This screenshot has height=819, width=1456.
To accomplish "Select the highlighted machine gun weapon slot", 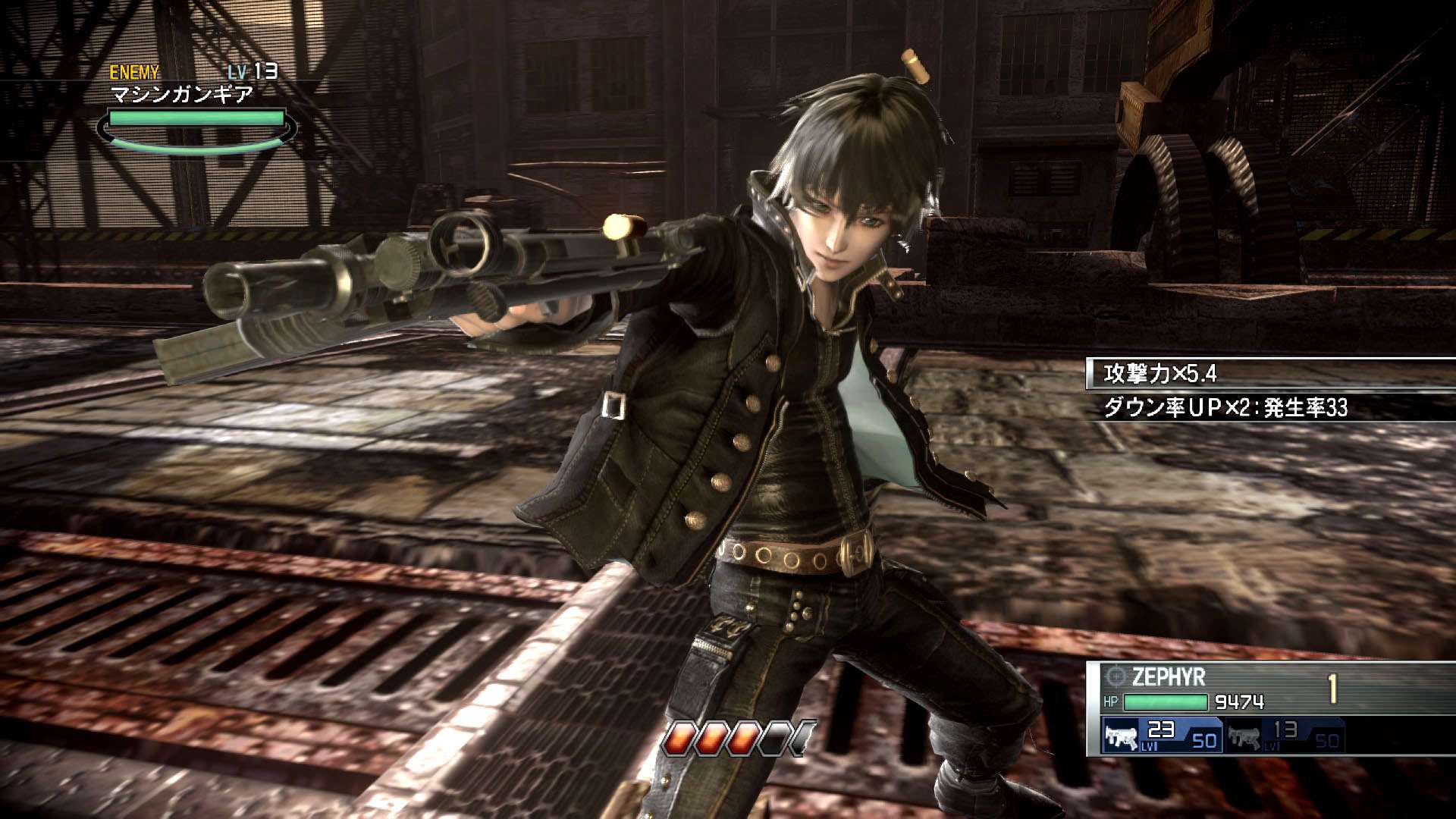I will (1162, 736).
